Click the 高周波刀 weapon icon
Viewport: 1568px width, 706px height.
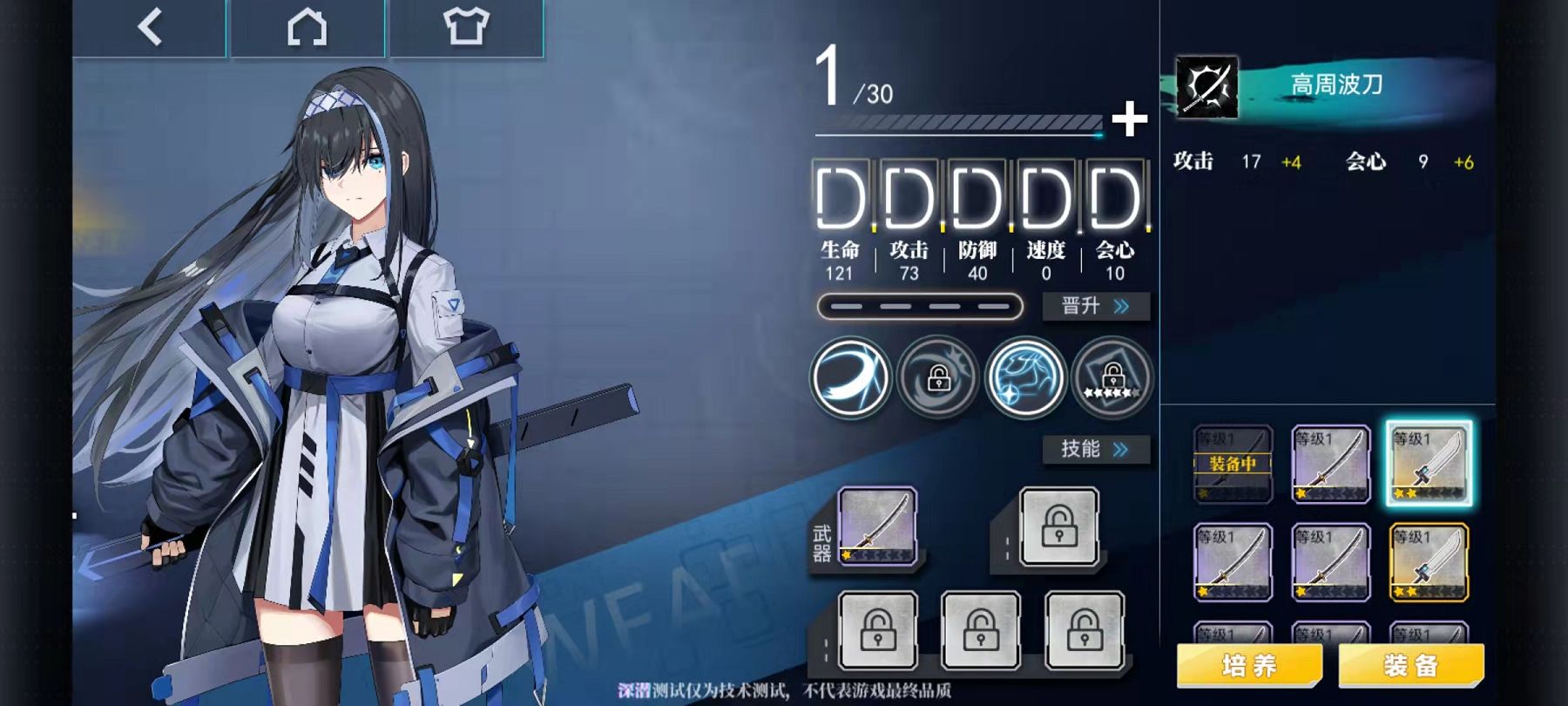click(1206, 86)
